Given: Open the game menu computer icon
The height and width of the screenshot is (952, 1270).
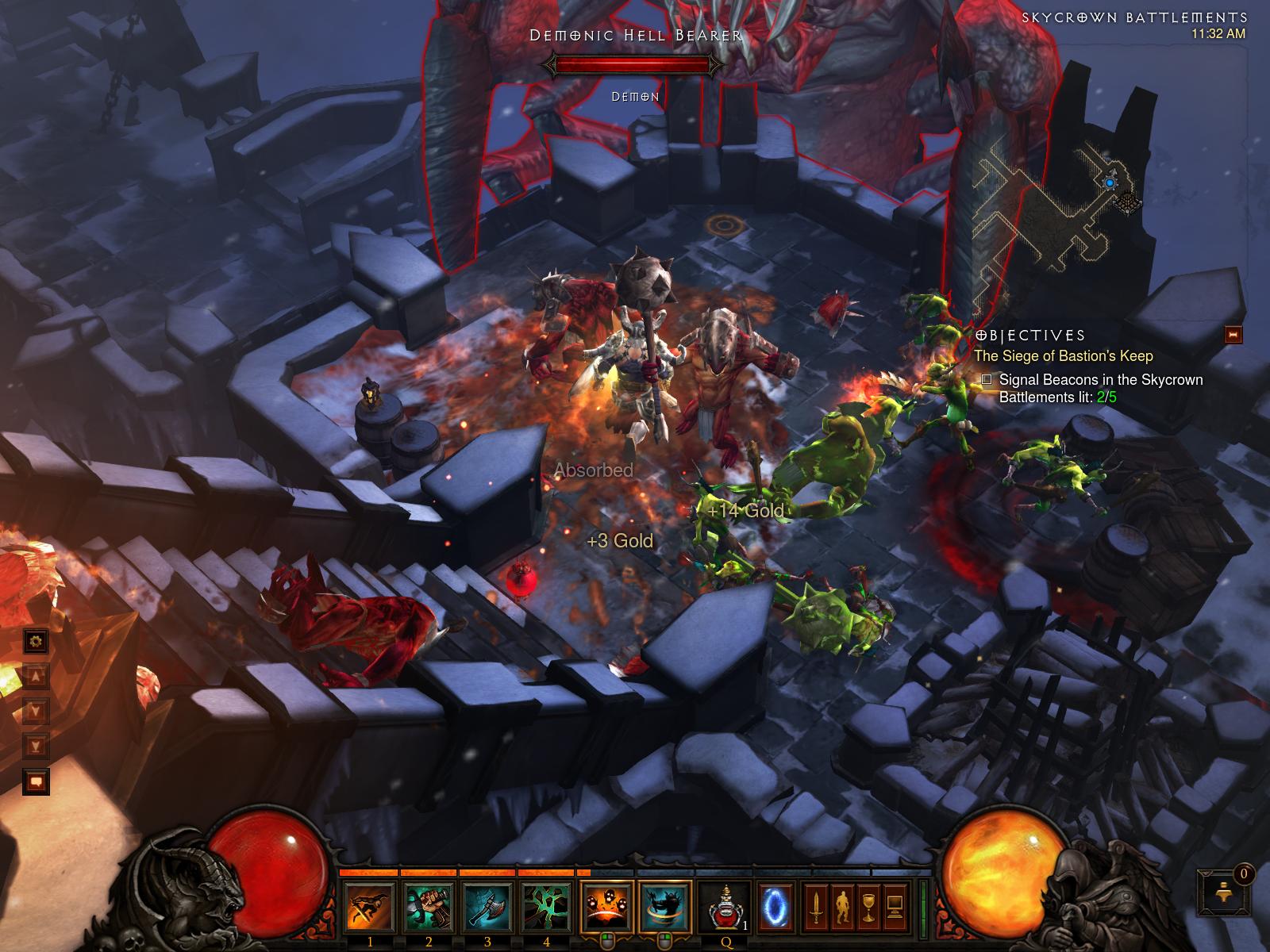Looking at the screenshot, I should tap(895, 905).
